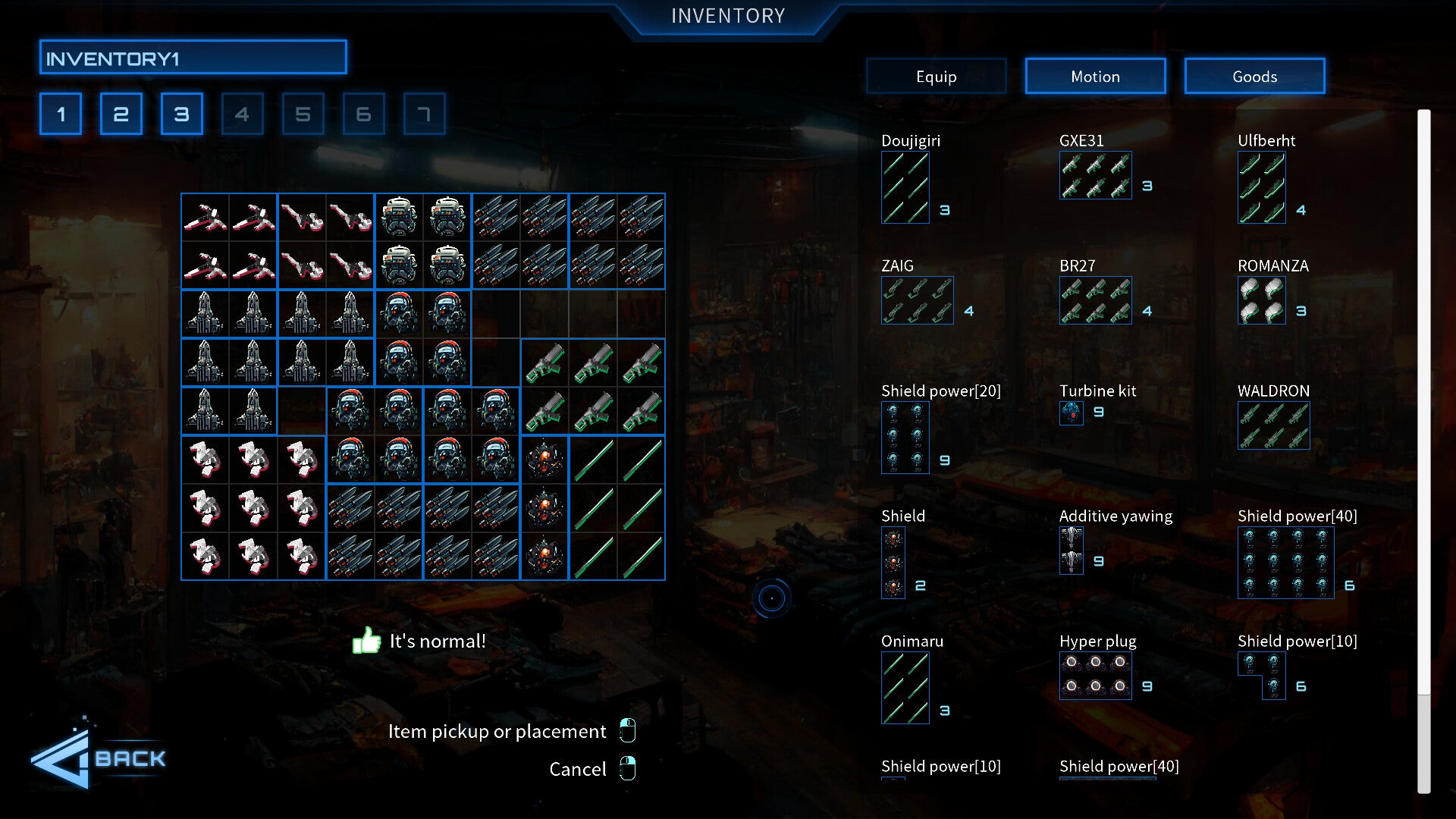The image size is (1456, 819).
Task: Select inventory page 3
Action: (182, 115)
